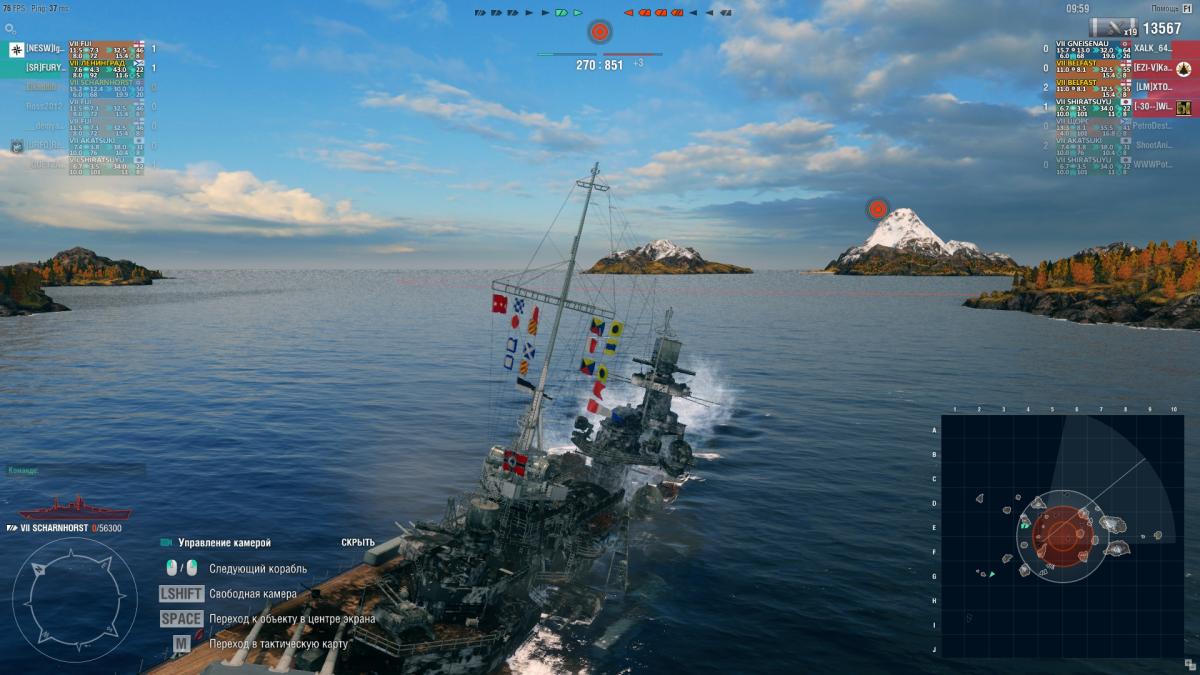This screenshot has height=675, width=1200.
Task: Pick the [LM] enemy Belfast player row
Action: [1120, 87]
